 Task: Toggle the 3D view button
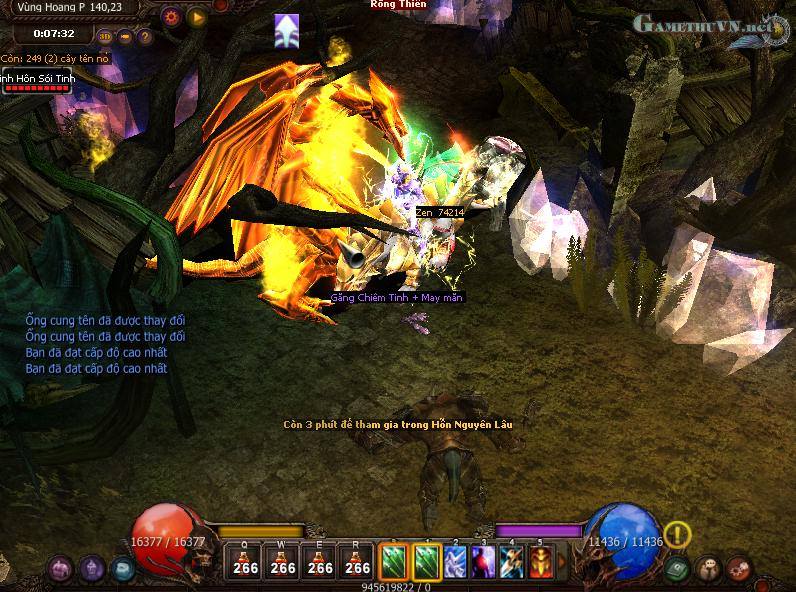105,37
